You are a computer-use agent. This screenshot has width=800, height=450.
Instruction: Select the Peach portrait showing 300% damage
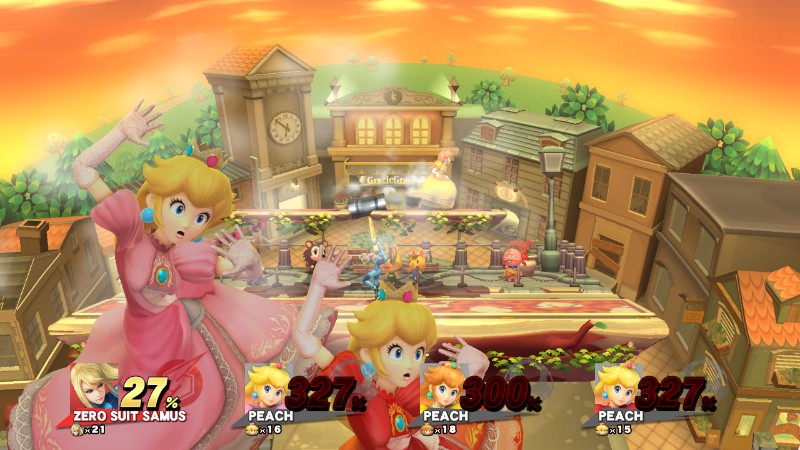click(x=443, y=385)
